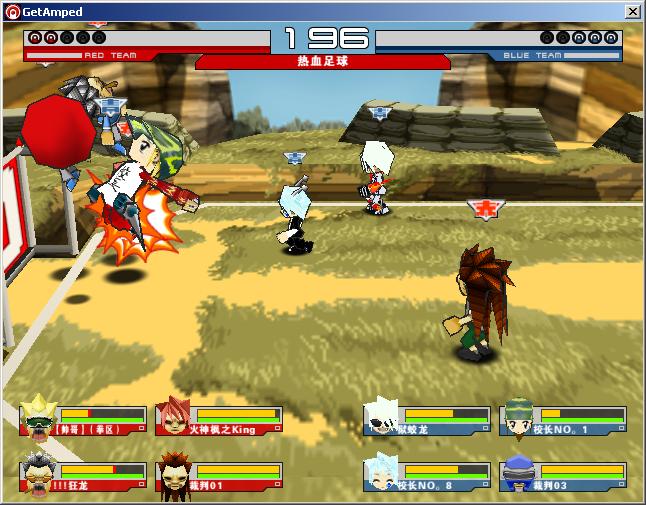Pick the 裁判03 player panel
The image size is (646, 505).
(x=563, y=476)
